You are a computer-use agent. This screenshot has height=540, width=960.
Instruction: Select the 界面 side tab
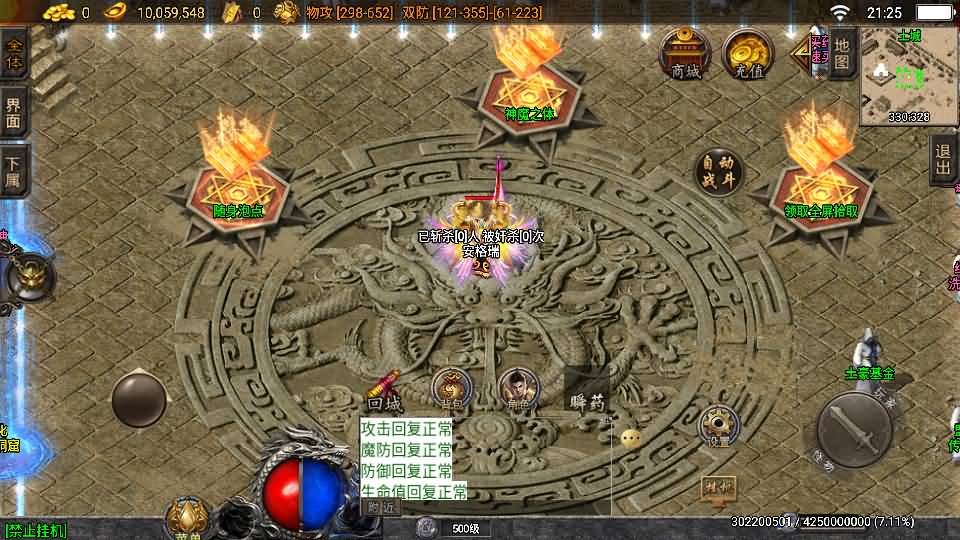click(14, 114)
